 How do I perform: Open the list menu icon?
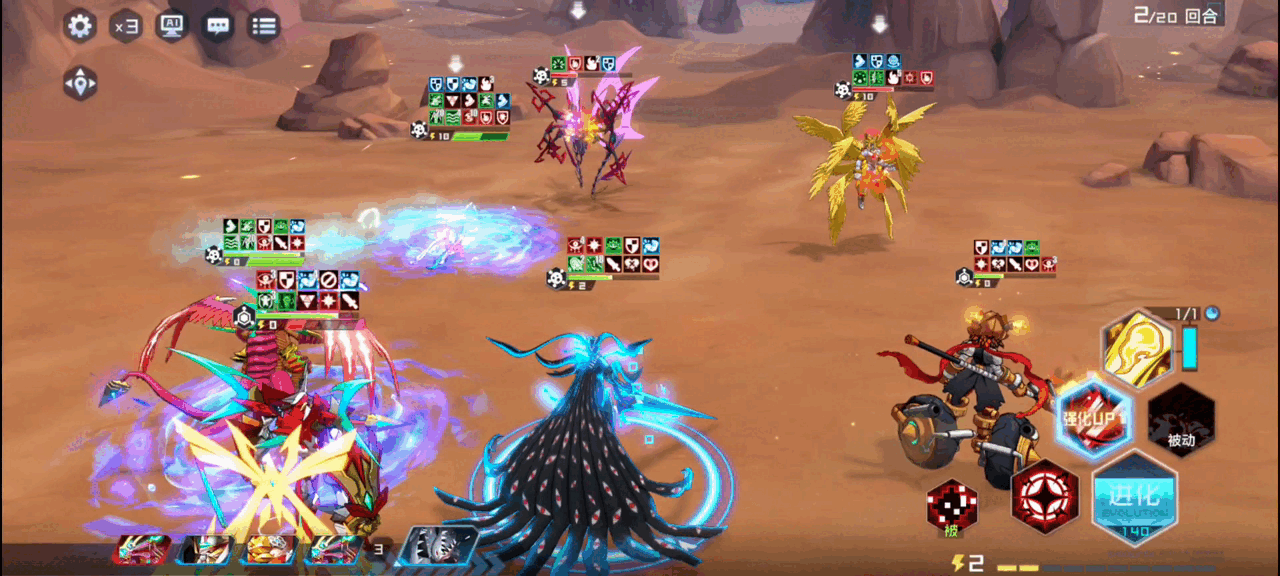click(264, 26)
